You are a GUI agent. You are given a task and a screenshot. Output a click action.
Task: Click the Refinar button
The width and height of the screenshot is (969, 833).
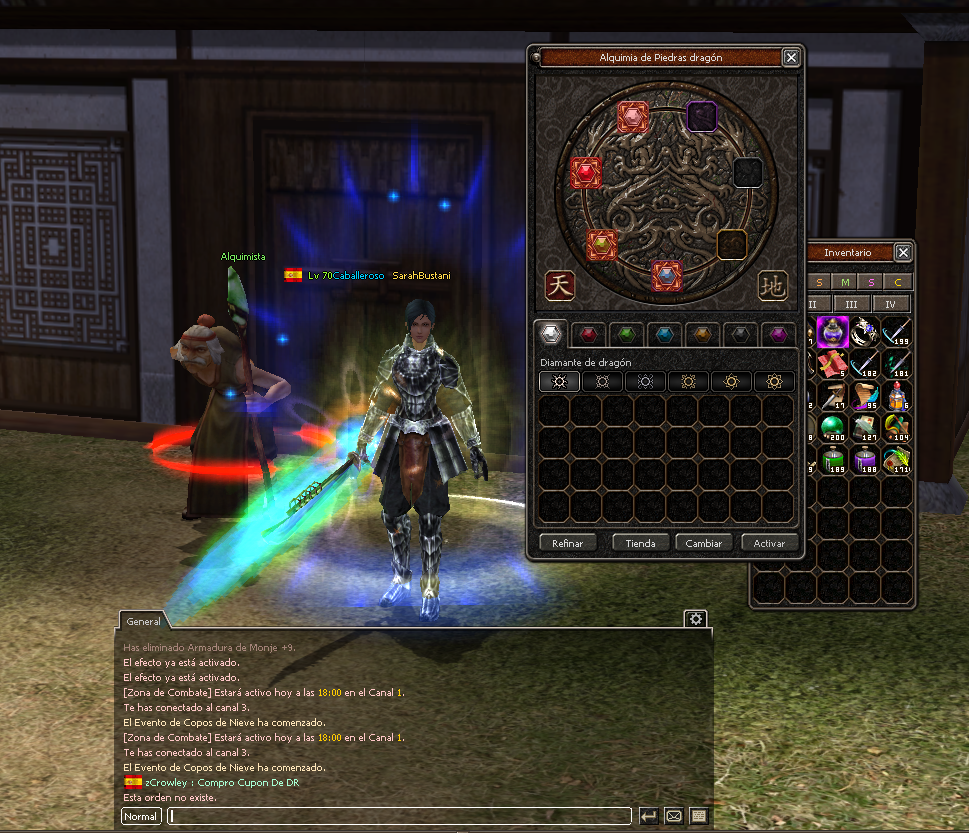click(x=568, y=543)
